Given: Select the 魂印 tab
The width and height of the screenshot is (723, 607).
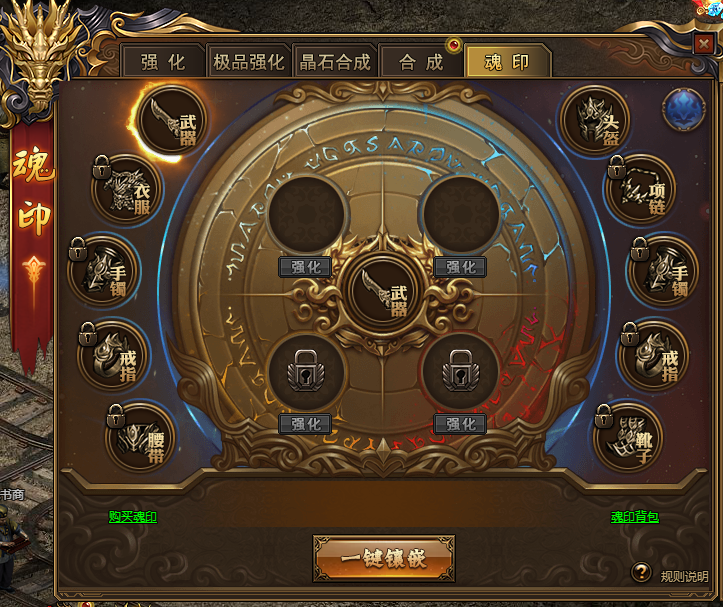Looking at the screenshot, I should click(507, 62).
